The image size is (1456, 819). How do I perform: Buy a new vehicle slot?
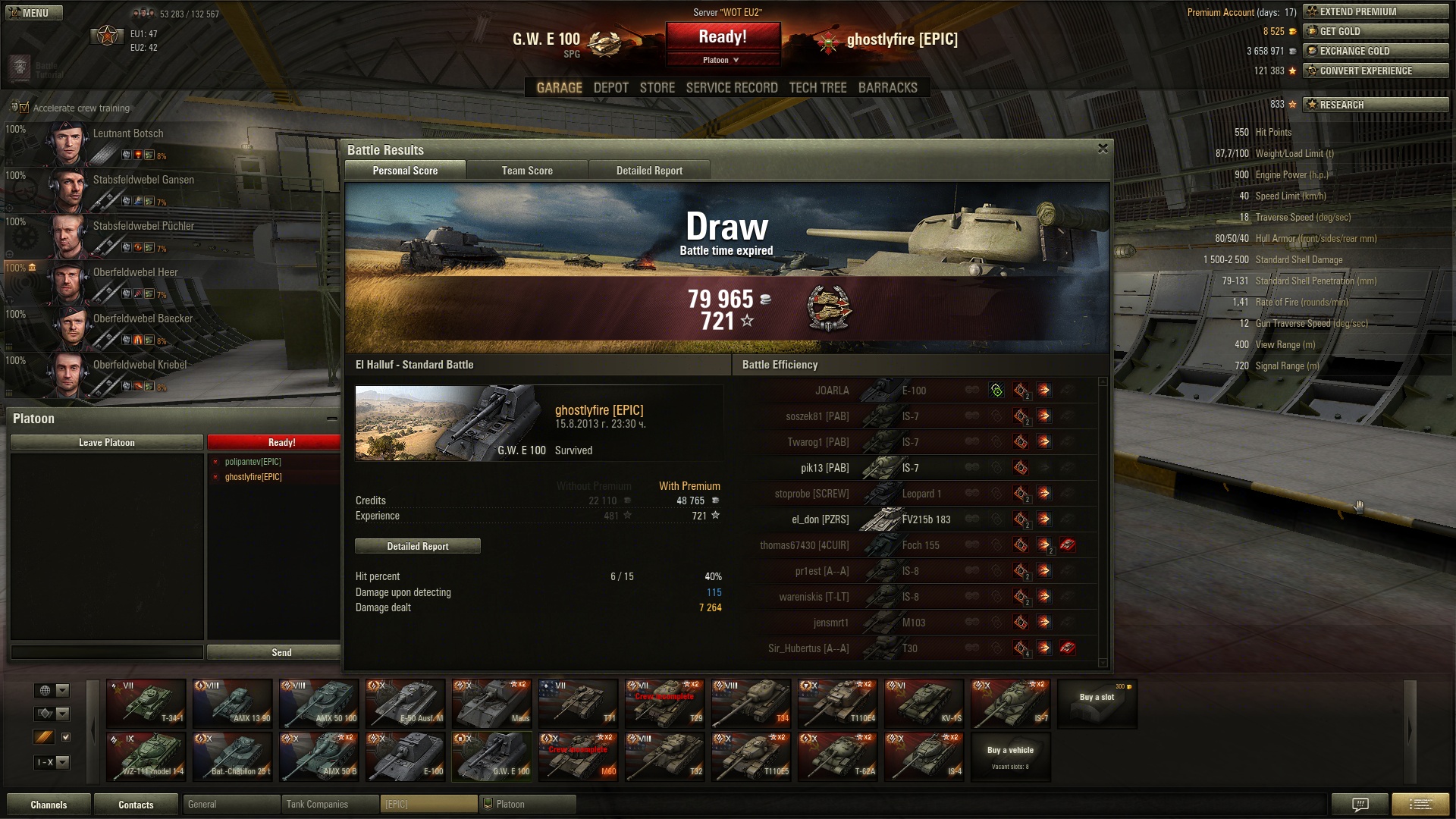coord(1097,704)
